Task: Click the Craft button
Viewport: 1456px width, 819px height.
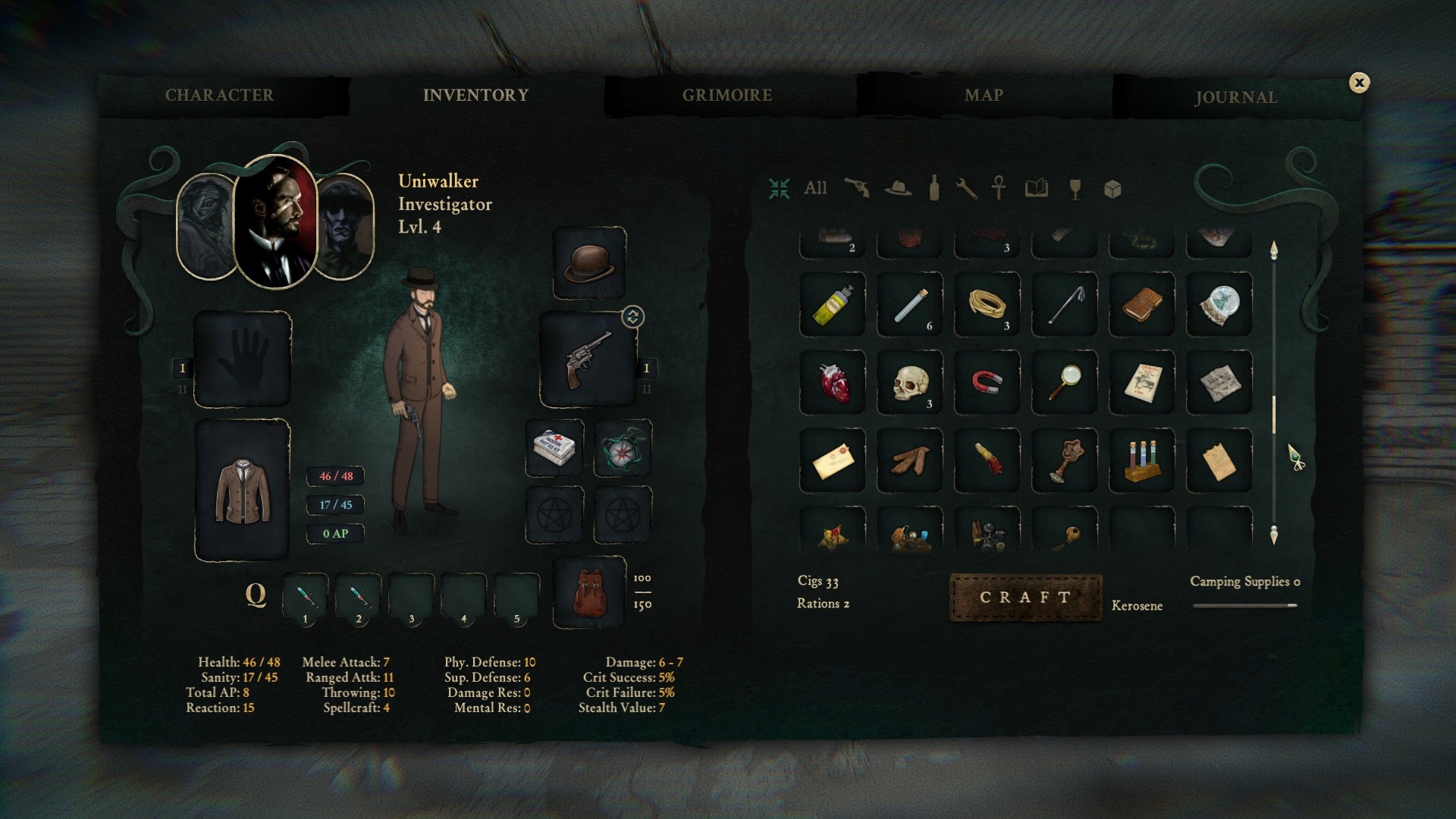Action: tap(1025, 598)
